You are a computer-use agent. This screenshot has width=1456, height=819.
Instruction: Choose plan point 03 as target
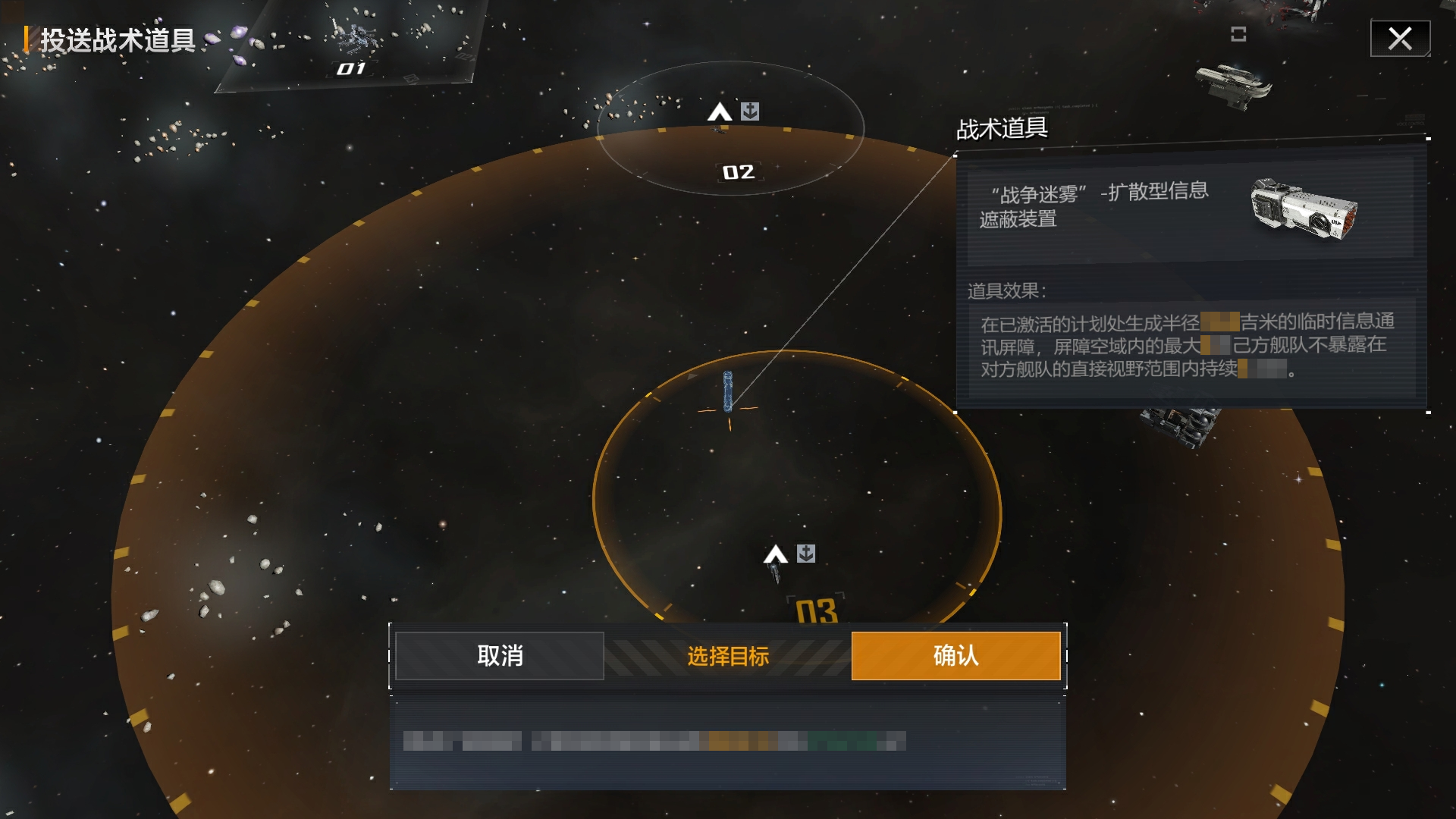pyautogui.click(x=816, y=610)
